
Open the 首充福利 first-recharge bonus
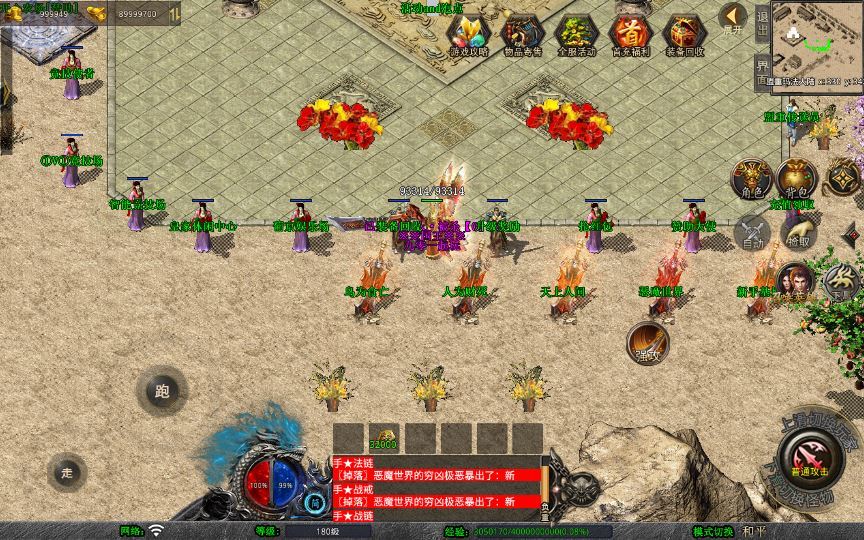630,34
